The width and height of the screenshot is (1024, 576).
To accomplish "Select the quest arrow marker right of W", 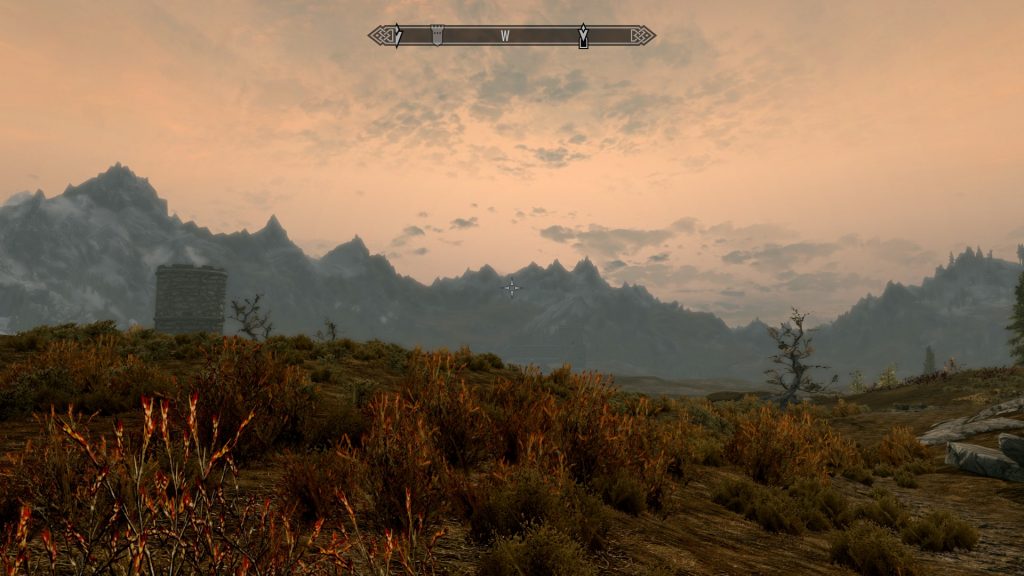I will (x=583, y=36).
